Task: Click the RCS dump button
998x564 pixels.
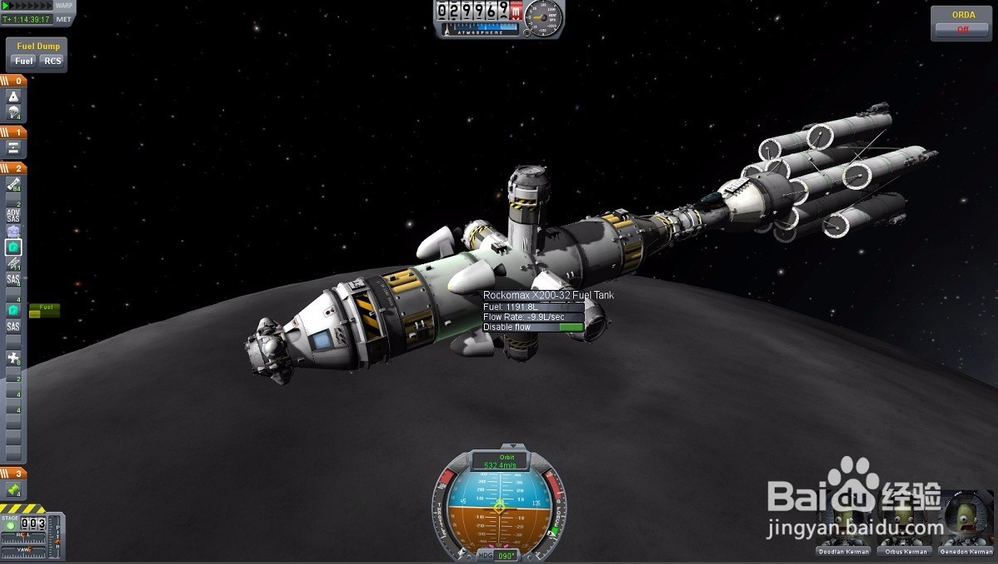Action: tap(52, 61)
